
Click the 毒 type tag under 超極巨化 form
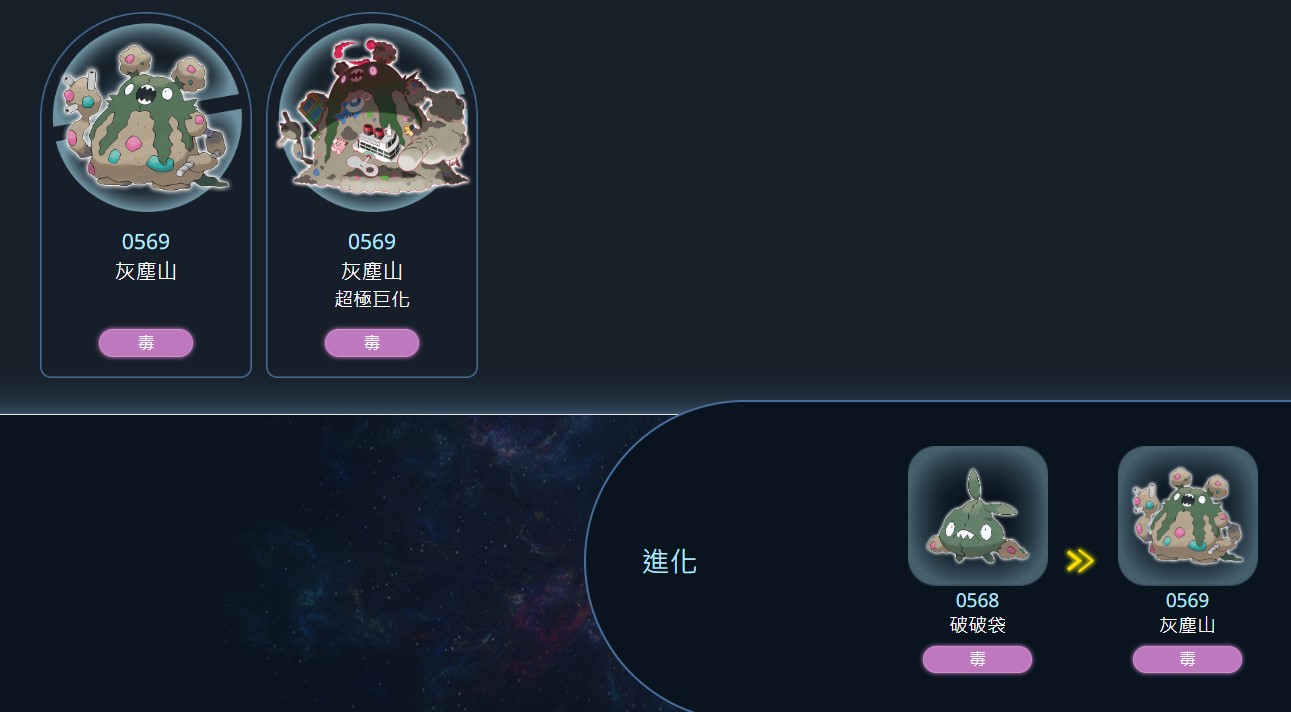[x=372, y=343]
